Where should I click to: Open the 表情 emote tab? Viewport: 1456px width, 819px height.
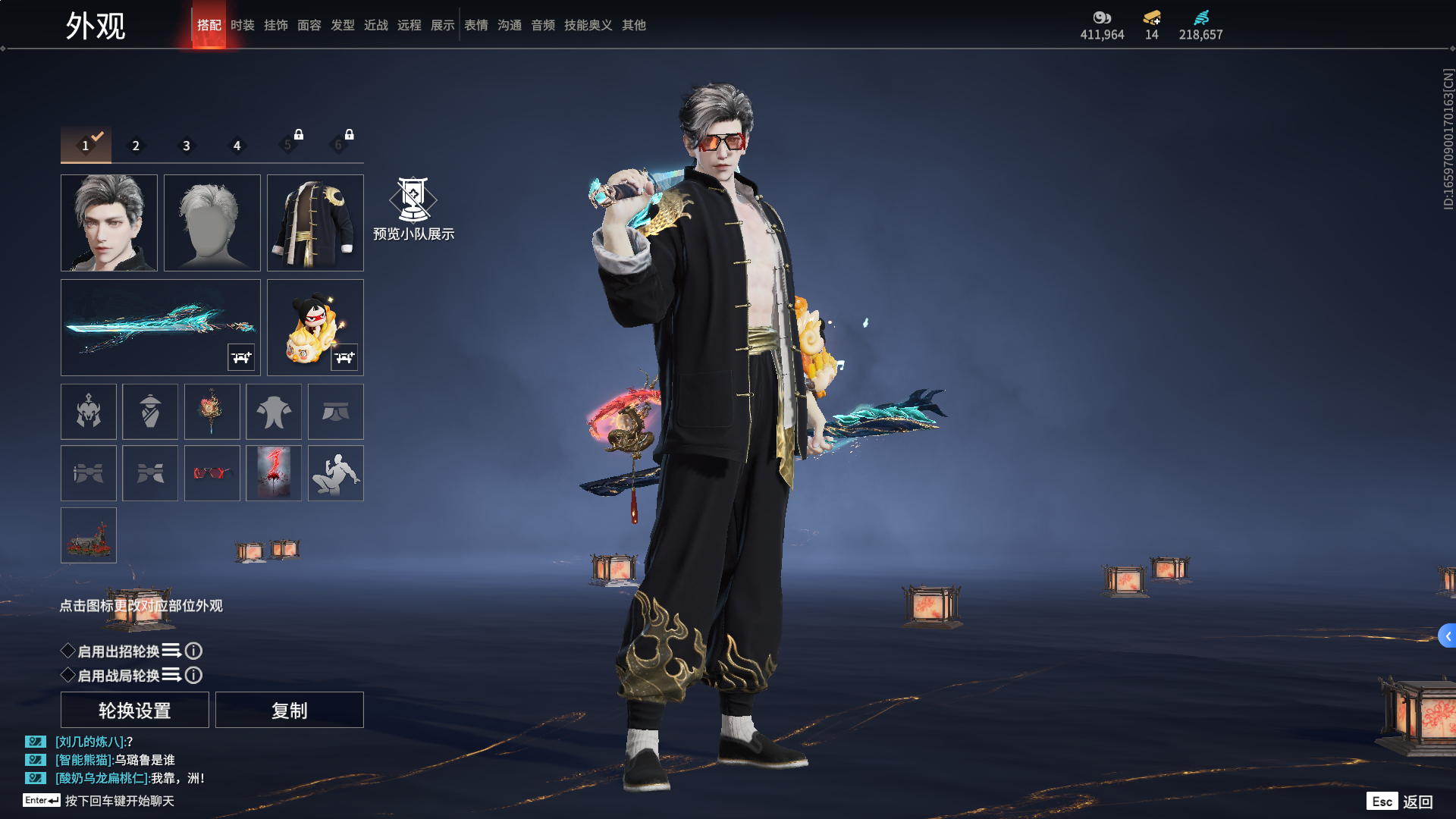click(476, 25)
